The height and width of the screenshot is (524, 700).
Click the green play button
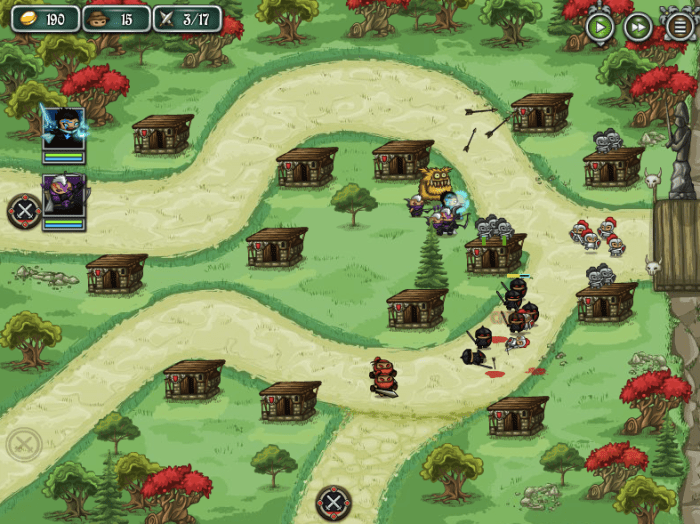tap(600, 27)
